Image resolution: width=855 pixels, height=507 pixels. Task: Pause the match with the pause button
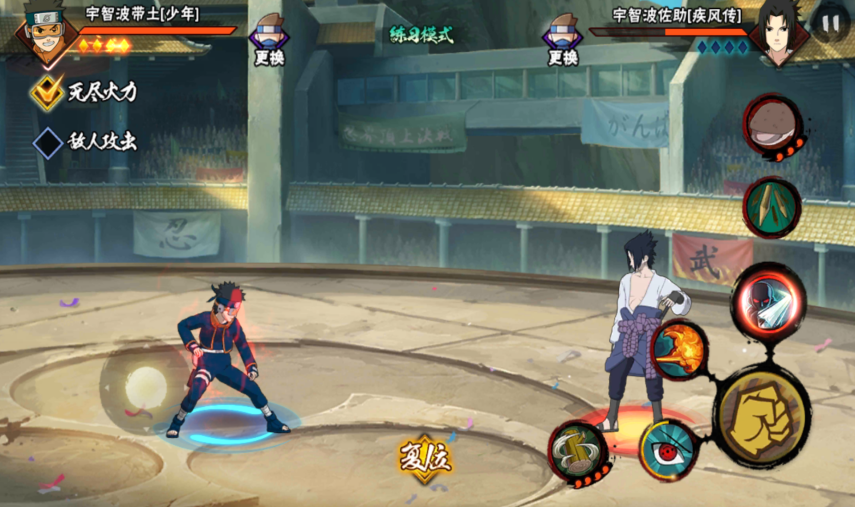click(x=829, y=23)
